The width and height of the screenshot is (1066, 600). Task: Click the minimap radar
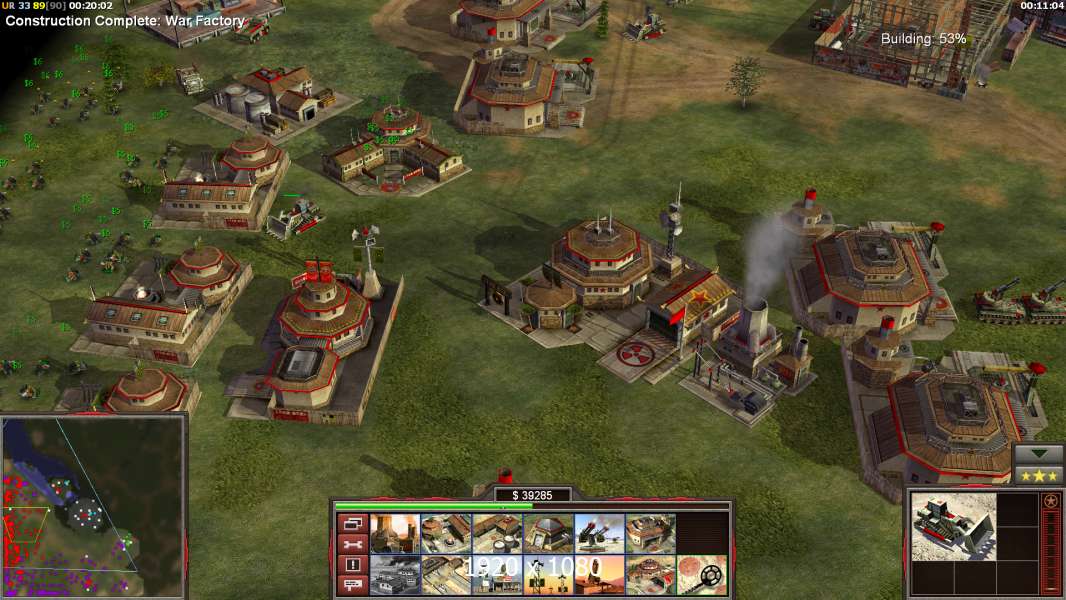point(94,507)
